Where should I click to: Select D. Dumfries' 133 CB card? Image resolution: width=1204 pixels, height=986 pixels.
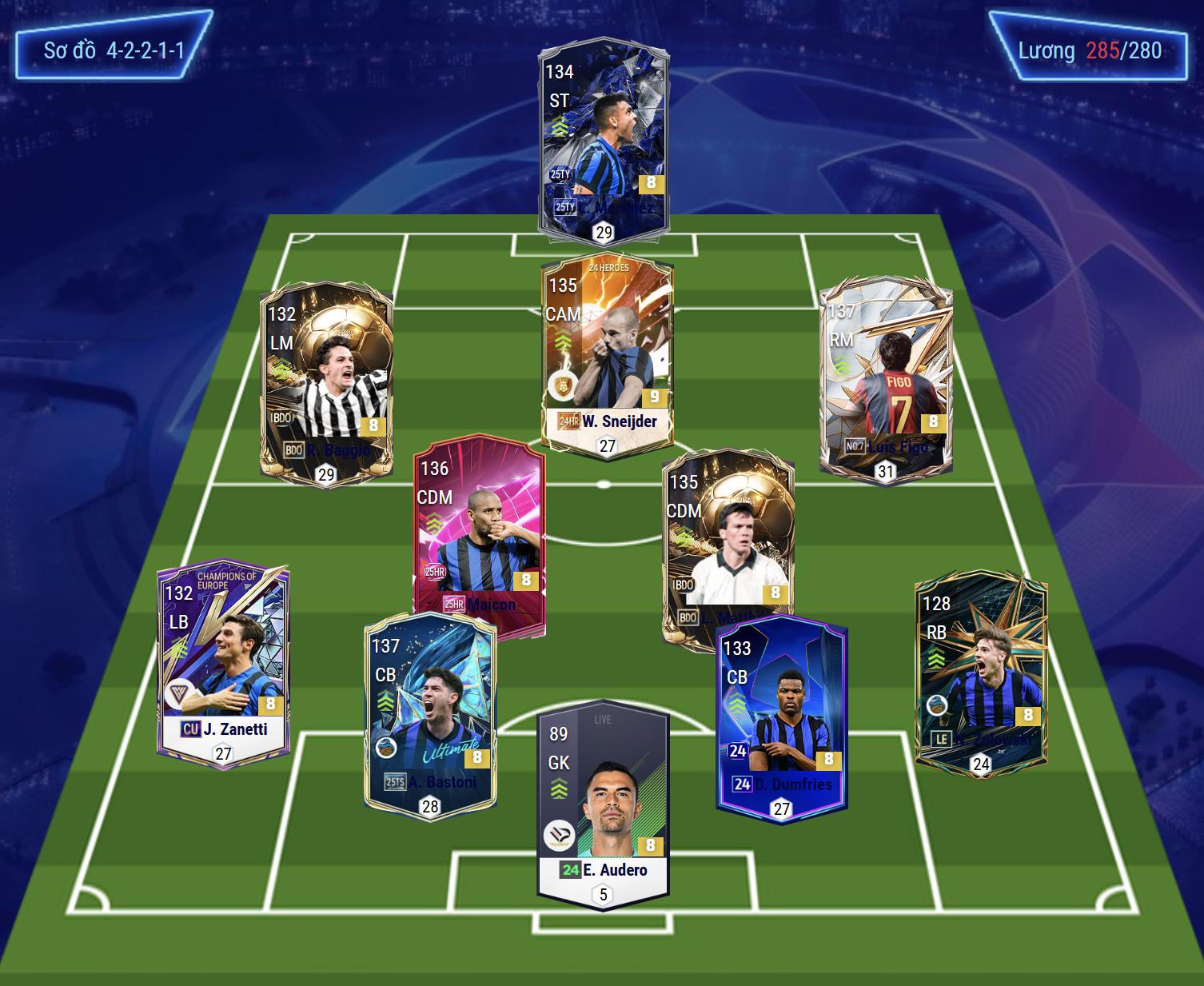[x=782, y=718]
